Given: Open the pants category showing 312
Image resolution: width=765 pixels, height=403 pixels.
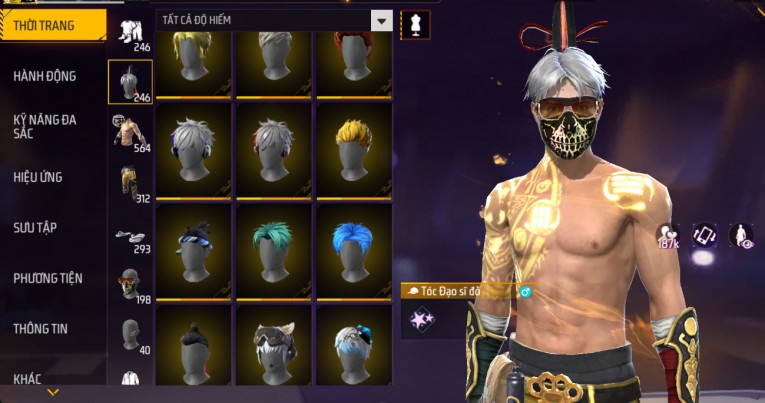Looking at the screenshot, I should point(130,182).
